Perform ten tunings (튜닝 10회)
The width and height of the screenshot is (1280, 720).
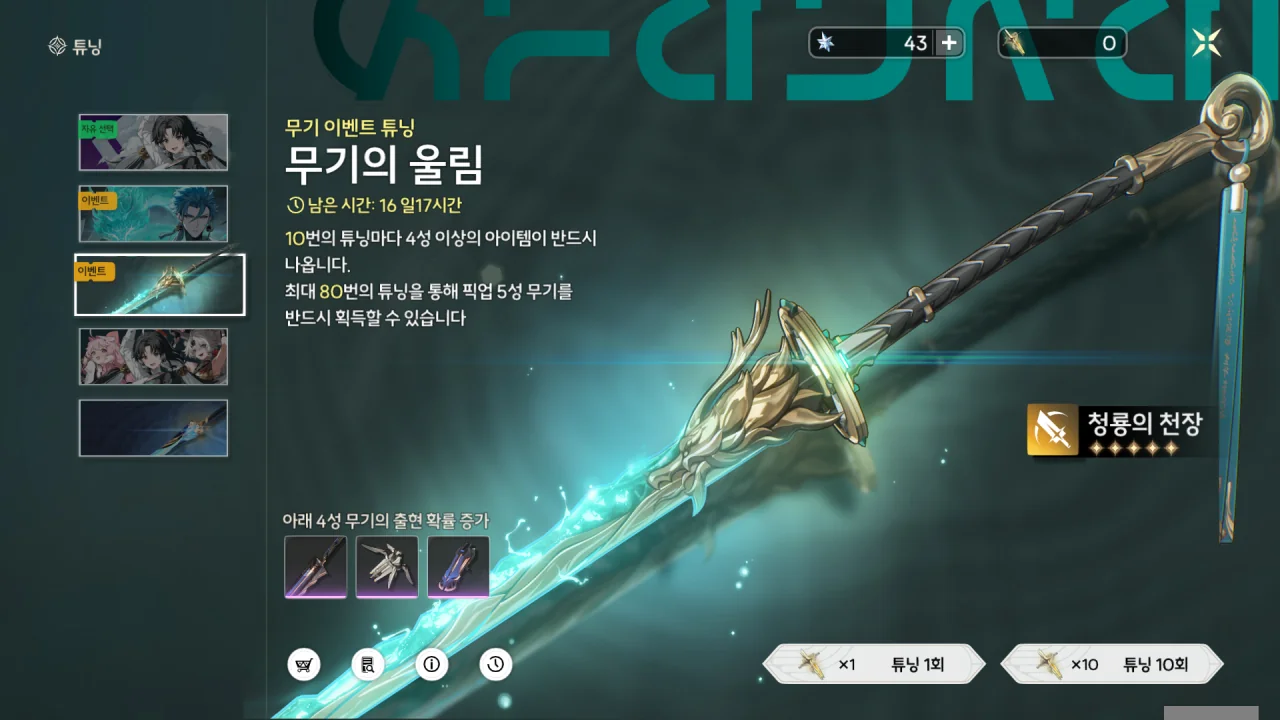[1112, 664]
